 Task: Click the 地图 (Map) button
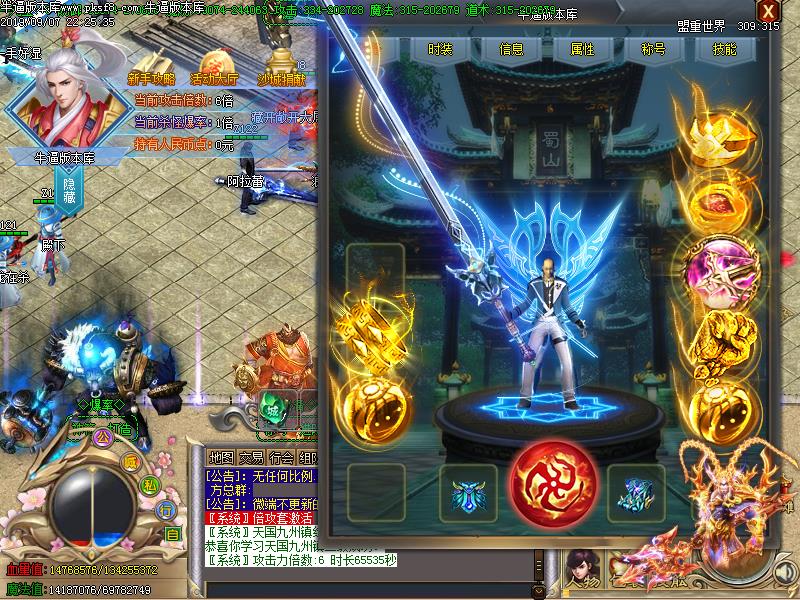coord(221,458)
